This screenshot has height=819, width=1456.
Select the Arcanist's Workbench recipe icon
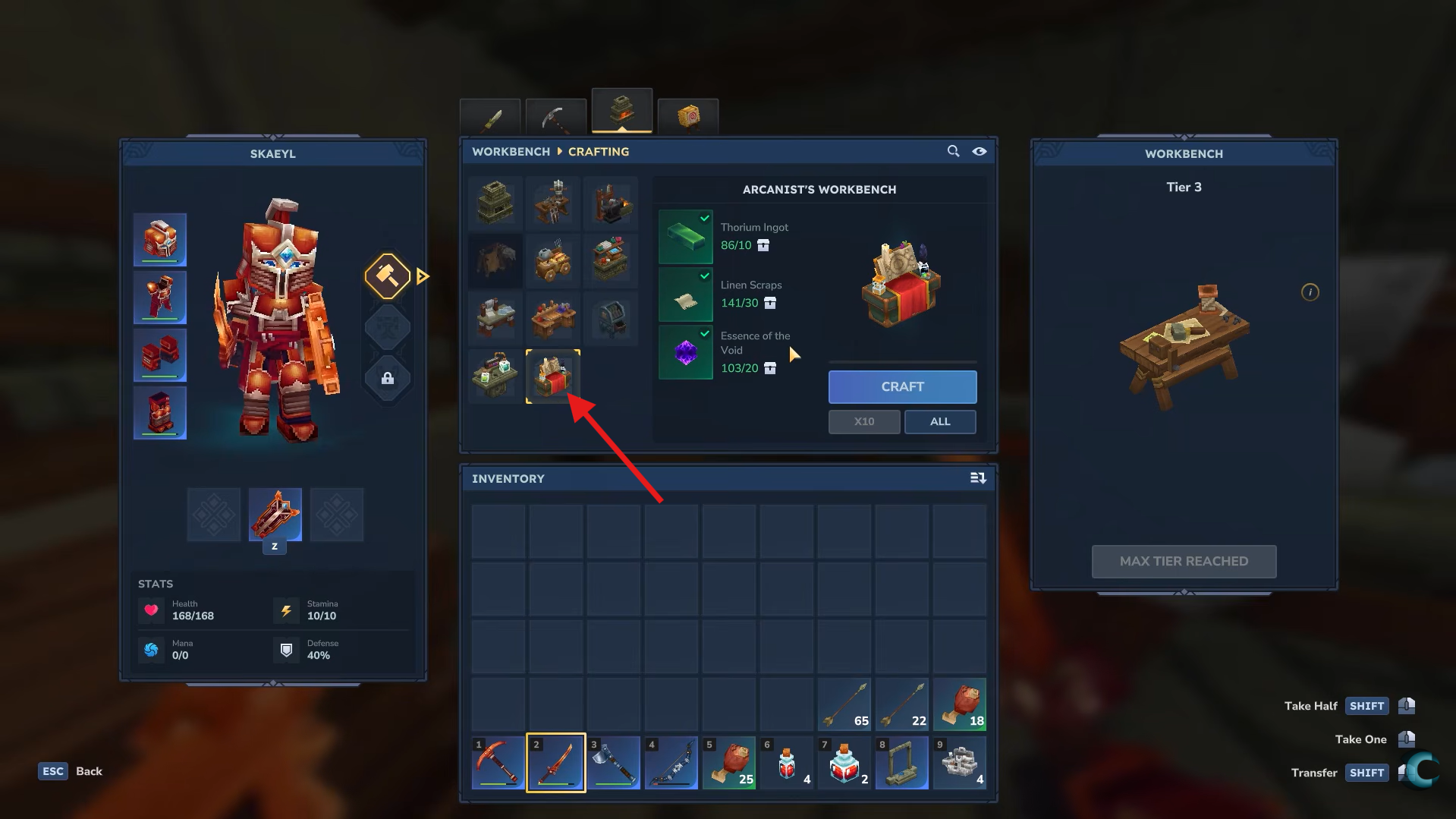tap(553, 375)
